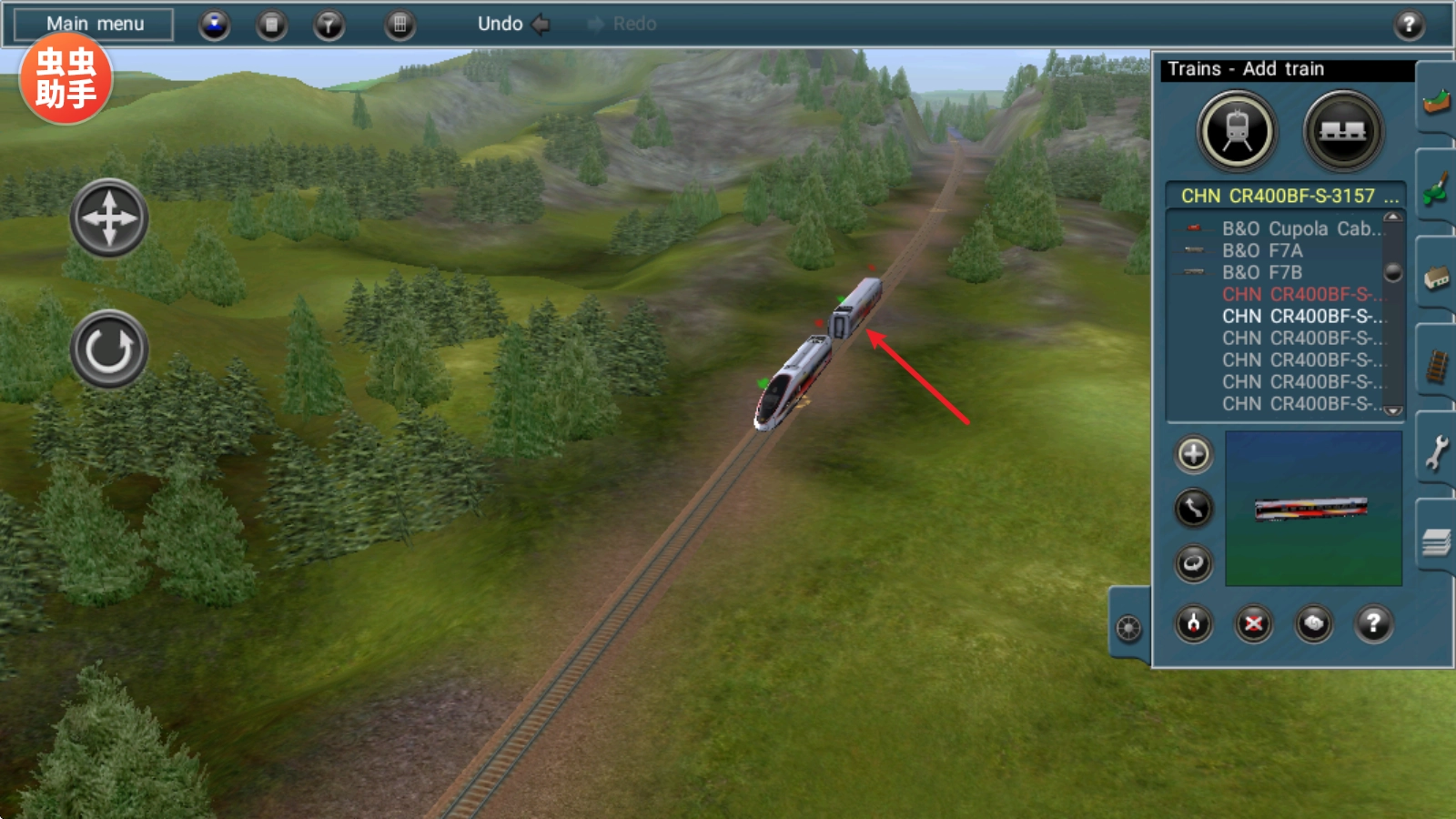
Task: Activate the four-arrow camera move control
Action: [x=109, y=218]
